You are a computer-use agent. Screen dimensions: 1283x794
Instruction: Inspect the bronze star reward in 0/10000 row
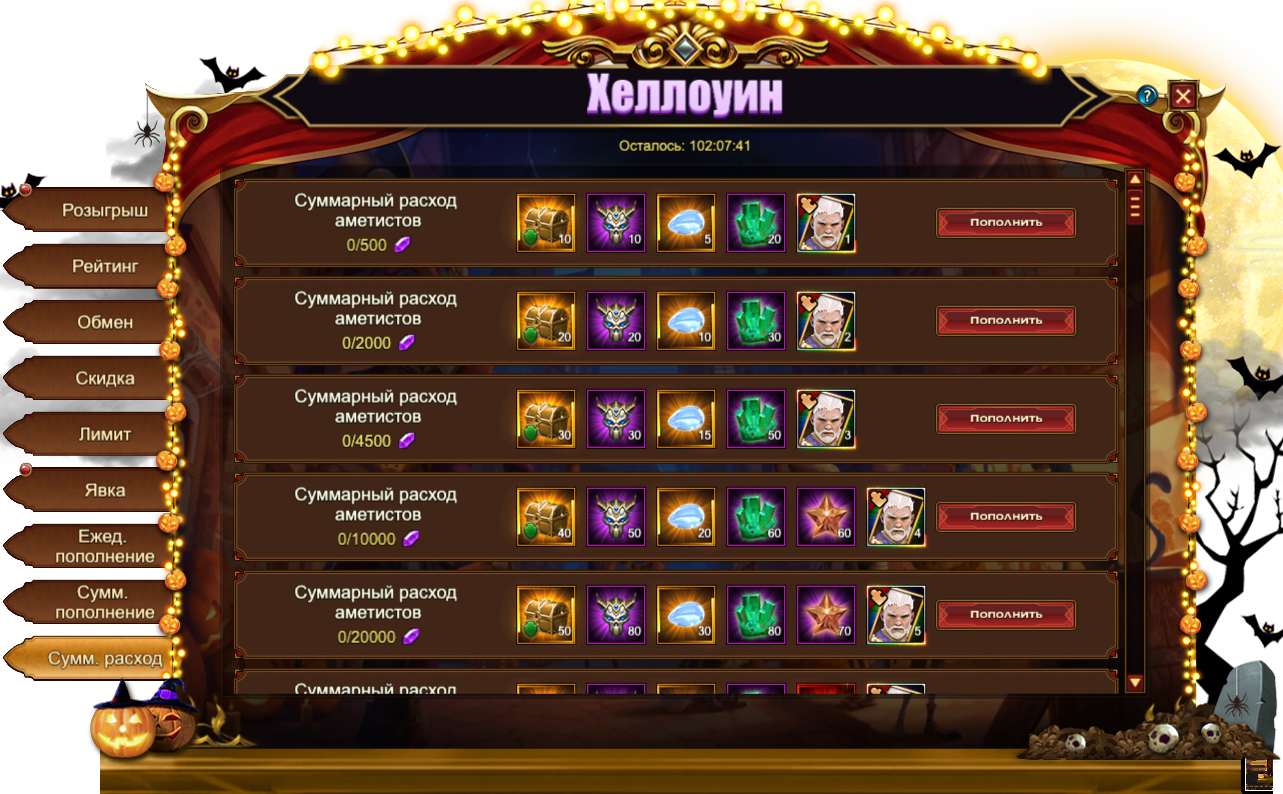(x=826, y=517)
